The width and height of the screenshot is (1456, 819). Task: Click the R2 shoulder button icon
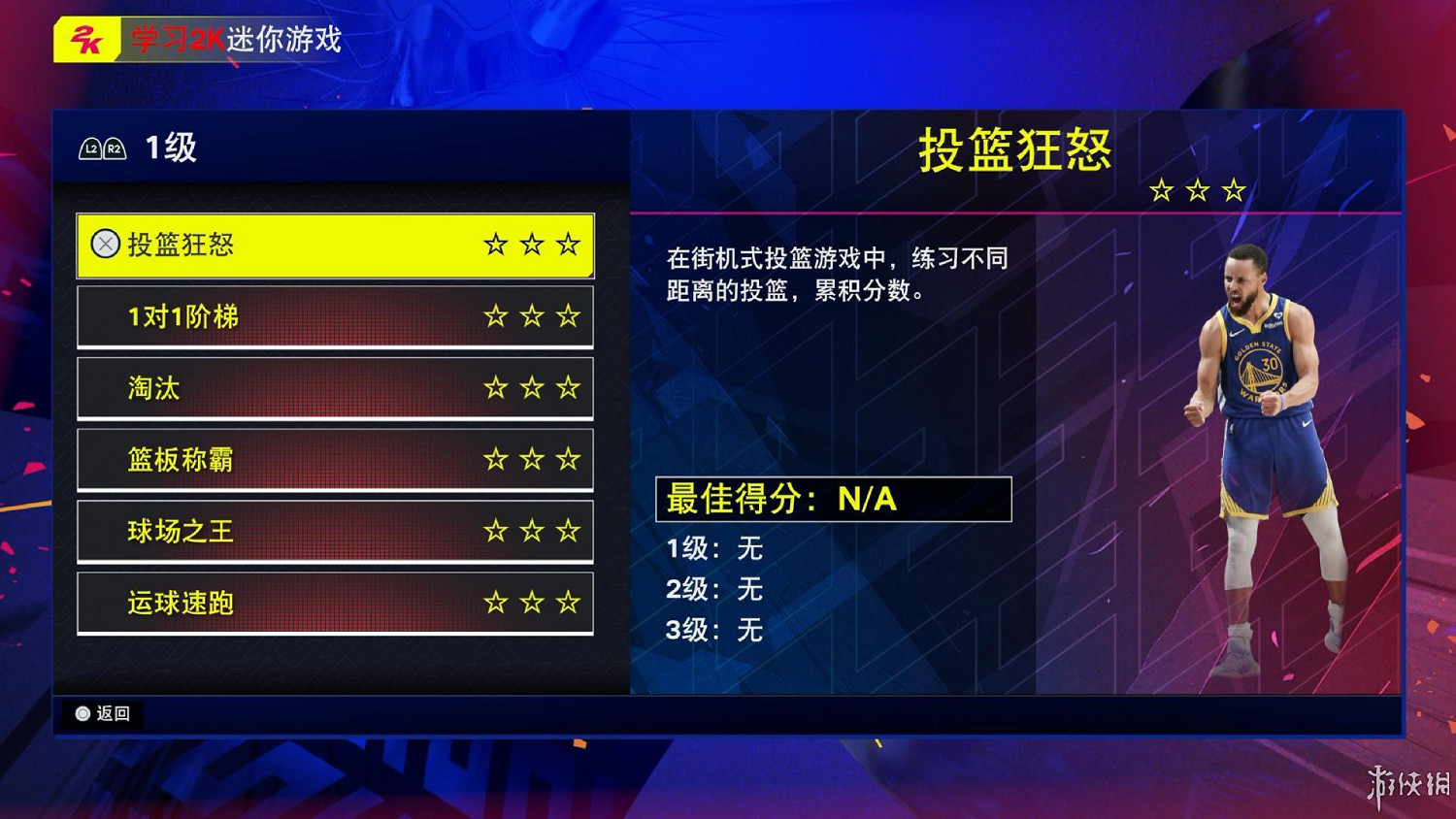tap(116, 148)
